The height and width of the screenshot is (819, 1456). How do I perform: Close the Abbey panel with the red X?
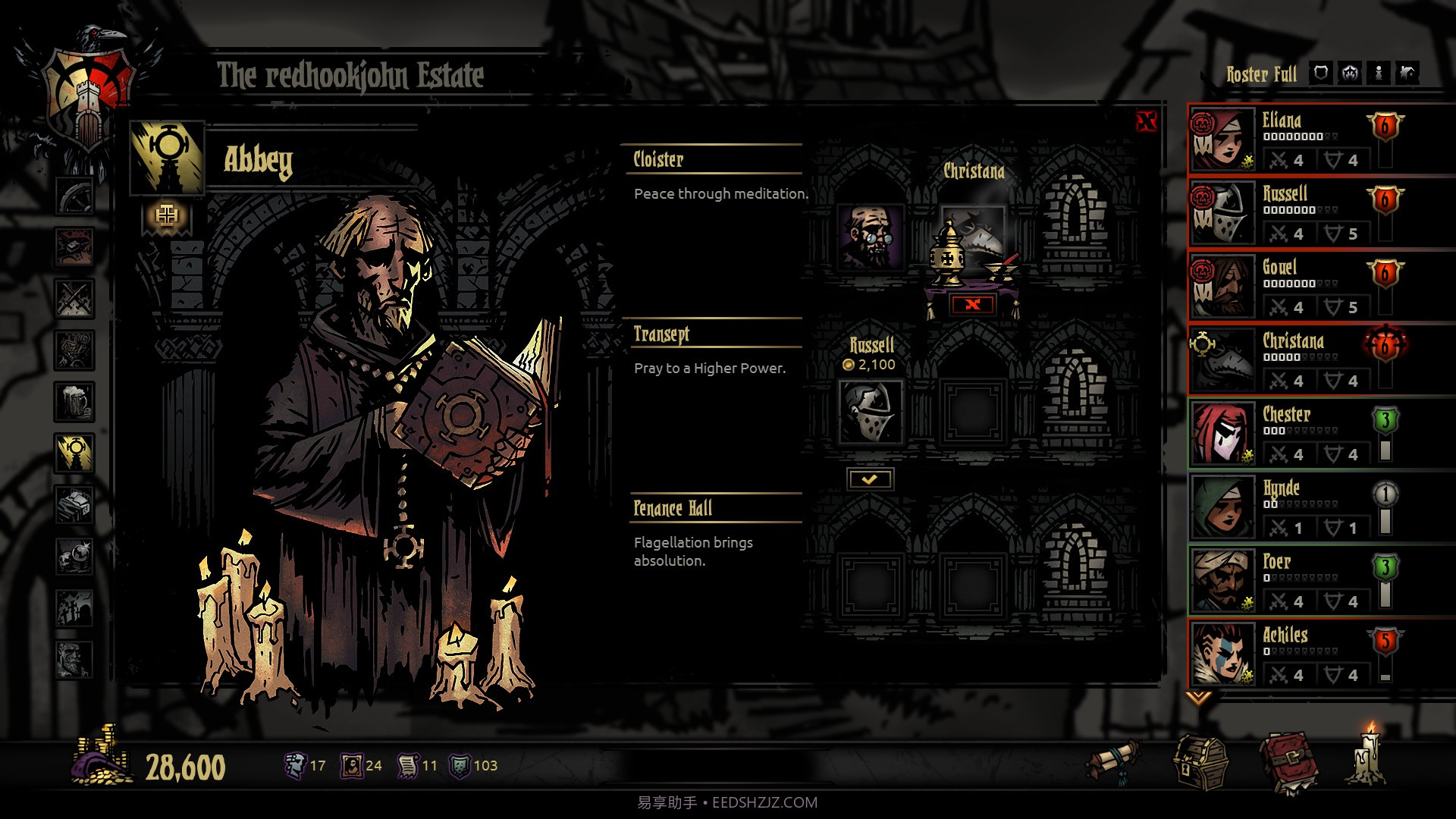1146,121
